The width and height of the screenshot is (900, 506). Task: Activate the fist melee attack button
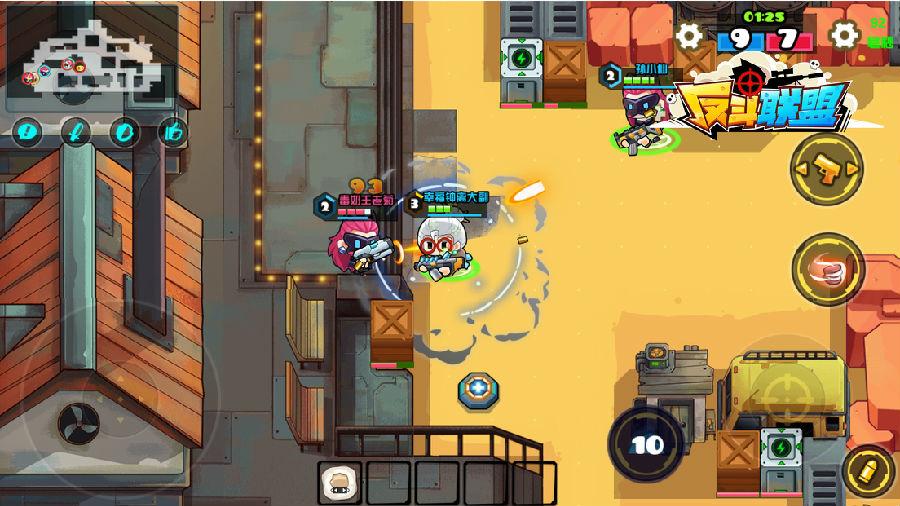pyautogui.click(x=826, y=269)
